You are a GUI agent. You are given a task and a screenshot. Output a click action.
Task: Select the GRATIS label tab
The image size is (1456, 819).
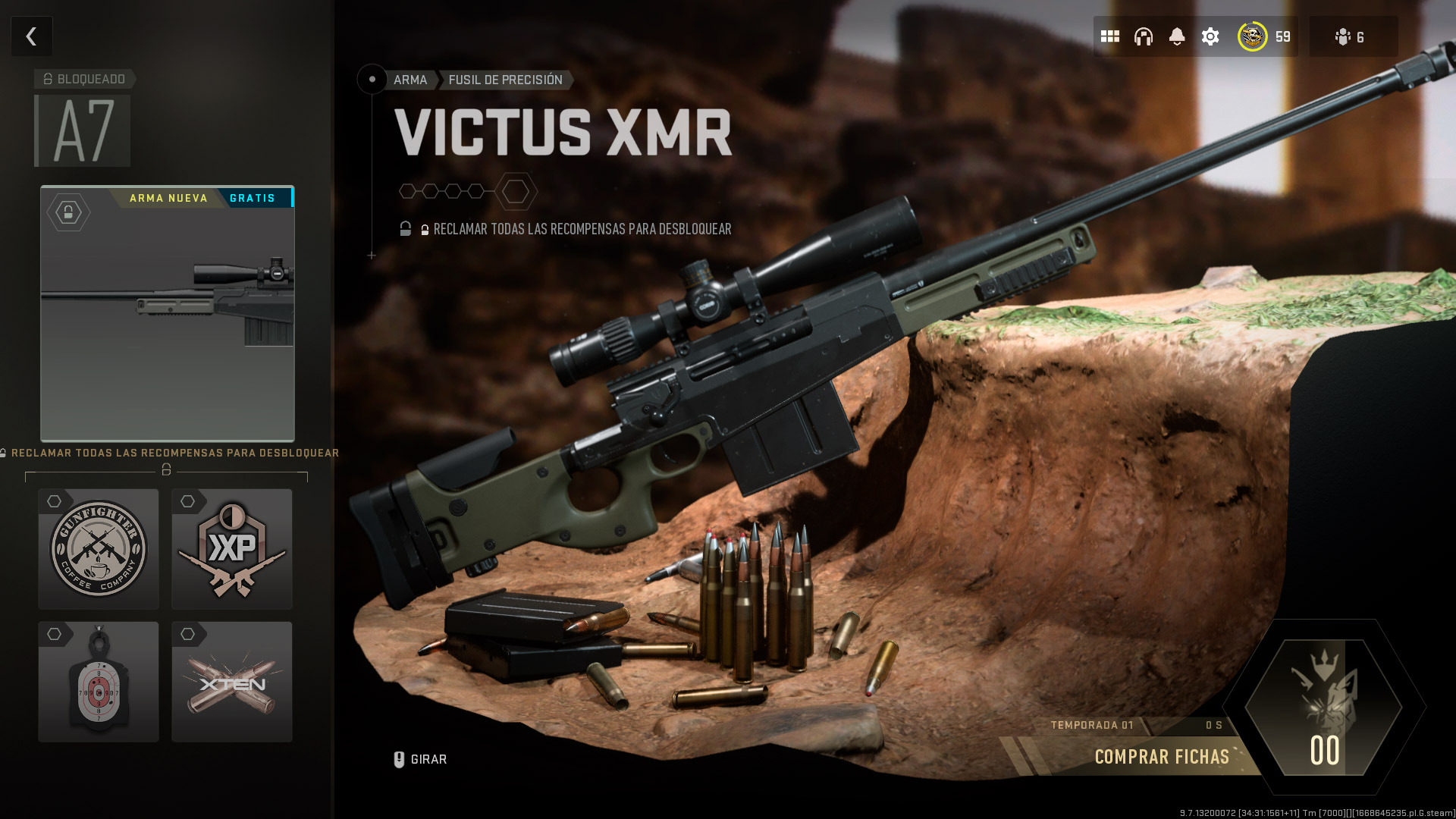tap(253, 198)
